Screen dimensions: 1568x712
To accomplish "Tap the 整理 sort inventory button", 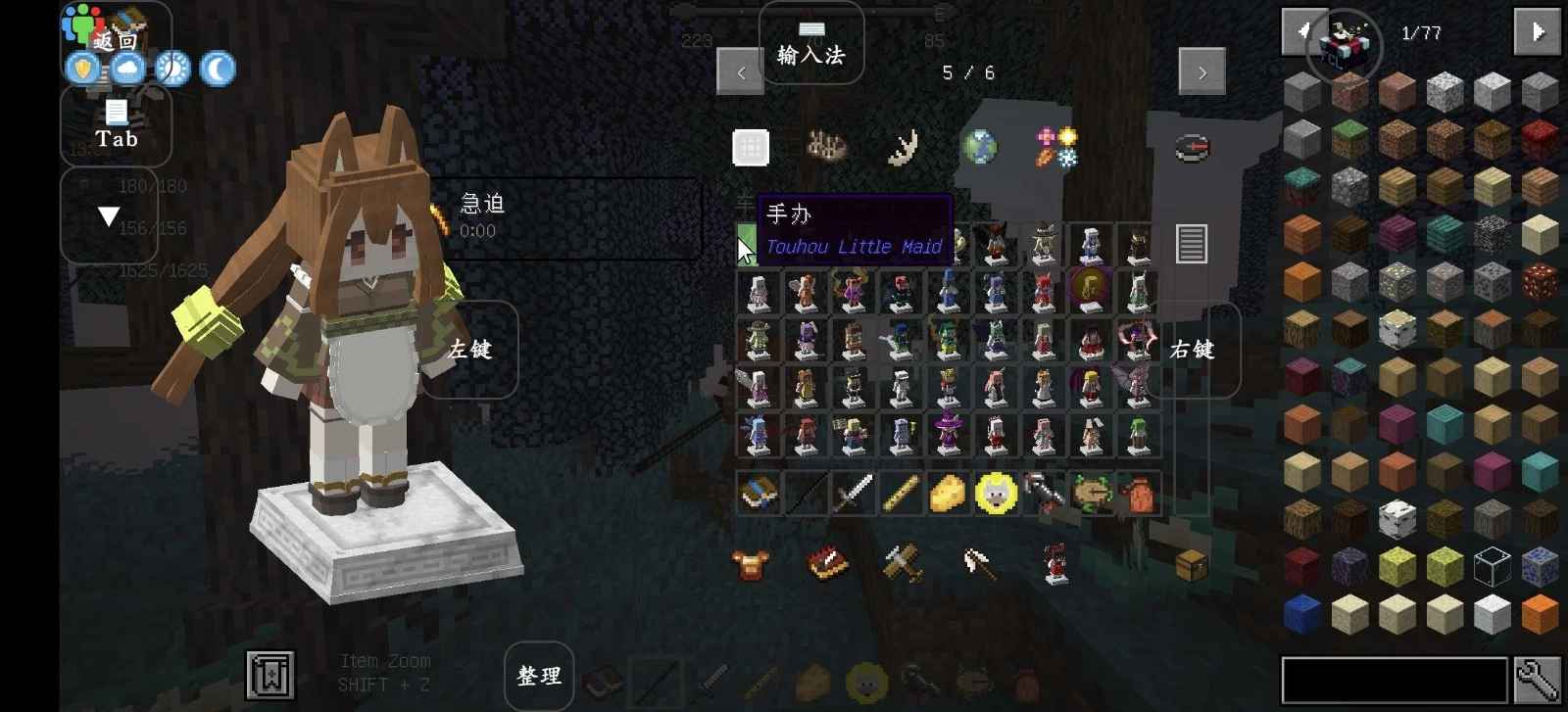I will (x=539, y=676).
